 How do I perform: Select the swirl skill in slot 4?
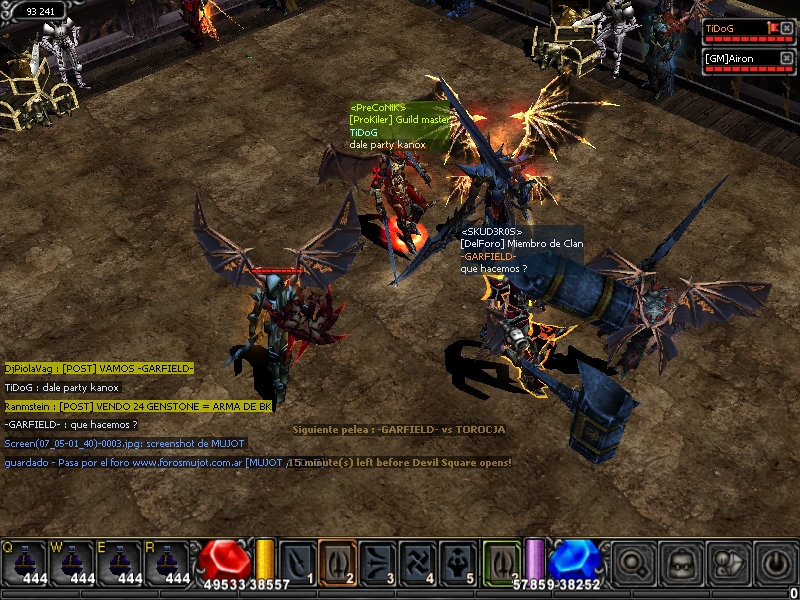418,561
